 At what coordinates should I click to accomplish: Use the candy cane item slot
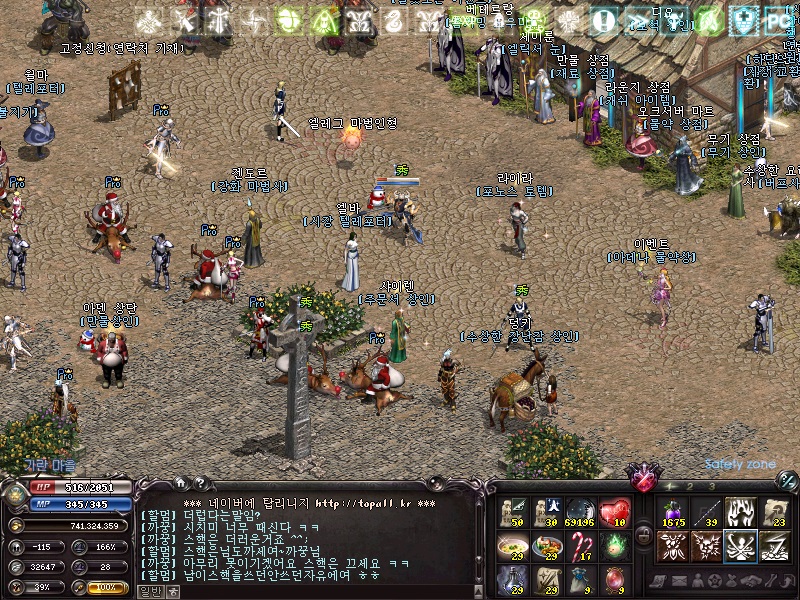(x=581, y=546)
